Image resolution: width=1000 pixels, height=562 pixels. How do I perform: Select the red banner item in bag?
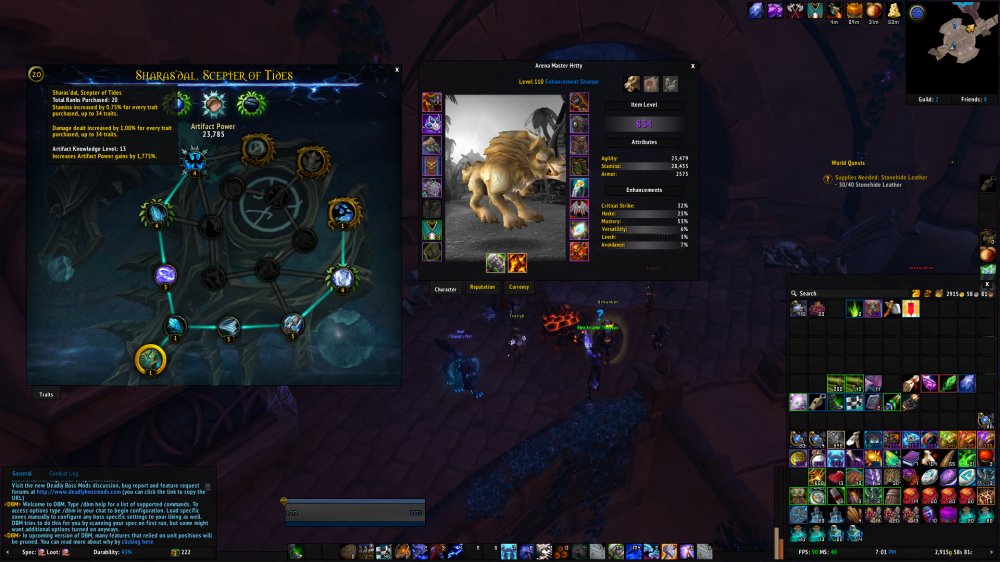(x=910, y=309)
